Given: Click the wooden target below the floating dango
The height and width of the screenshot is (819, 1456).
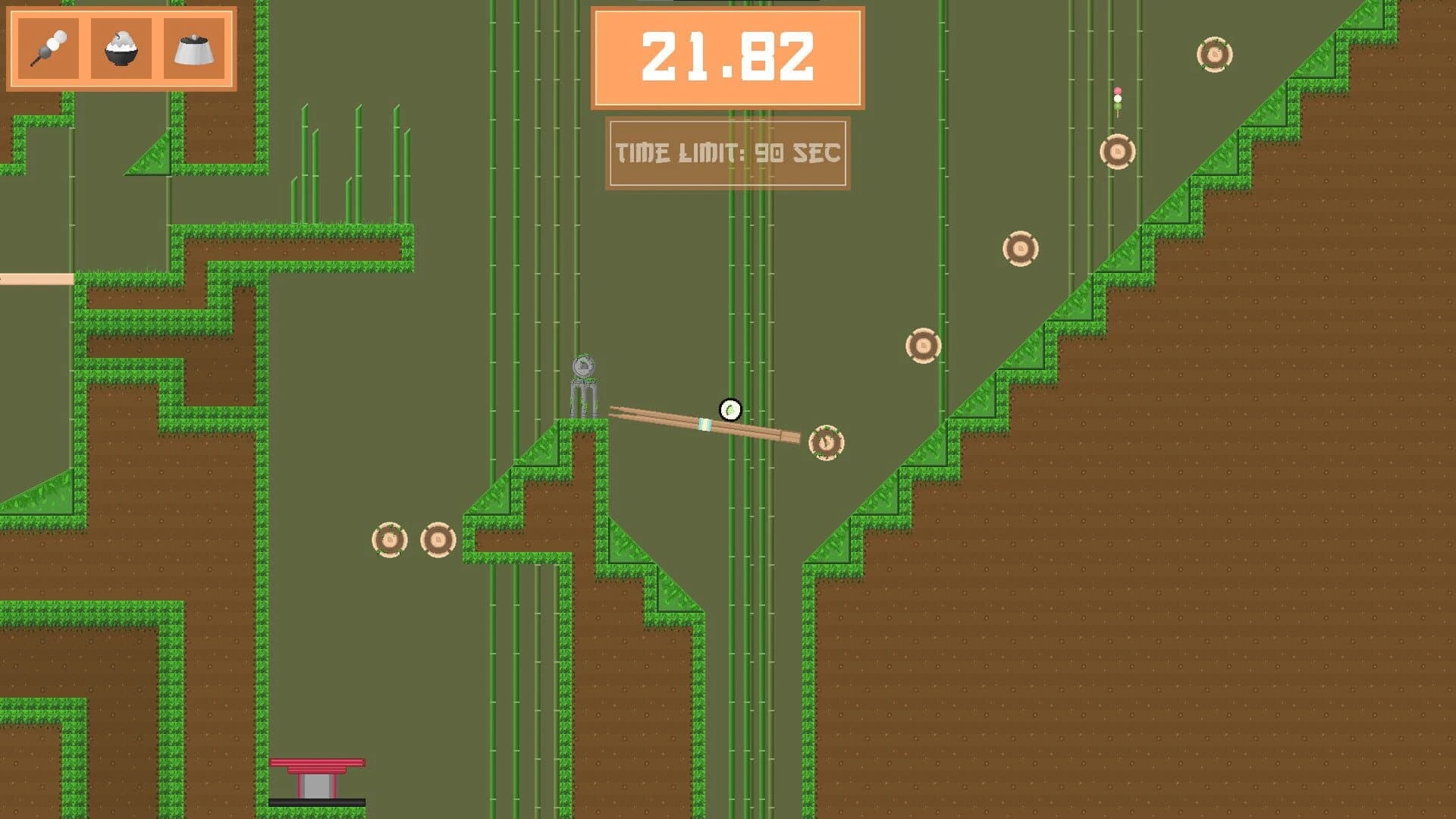Looking at the screenshot, I should tap(1116, 151).
